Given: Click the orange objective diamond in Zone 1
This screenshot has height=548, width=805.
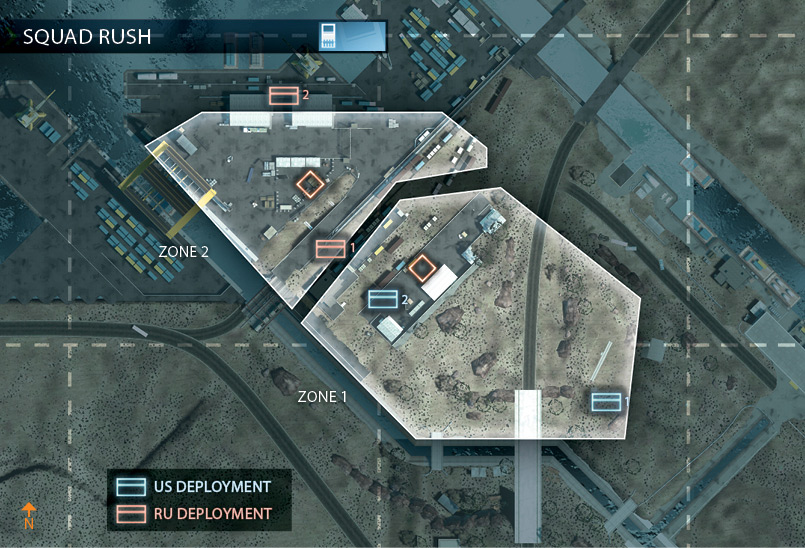Looking at the screenshot, I should tap(422, 267).
